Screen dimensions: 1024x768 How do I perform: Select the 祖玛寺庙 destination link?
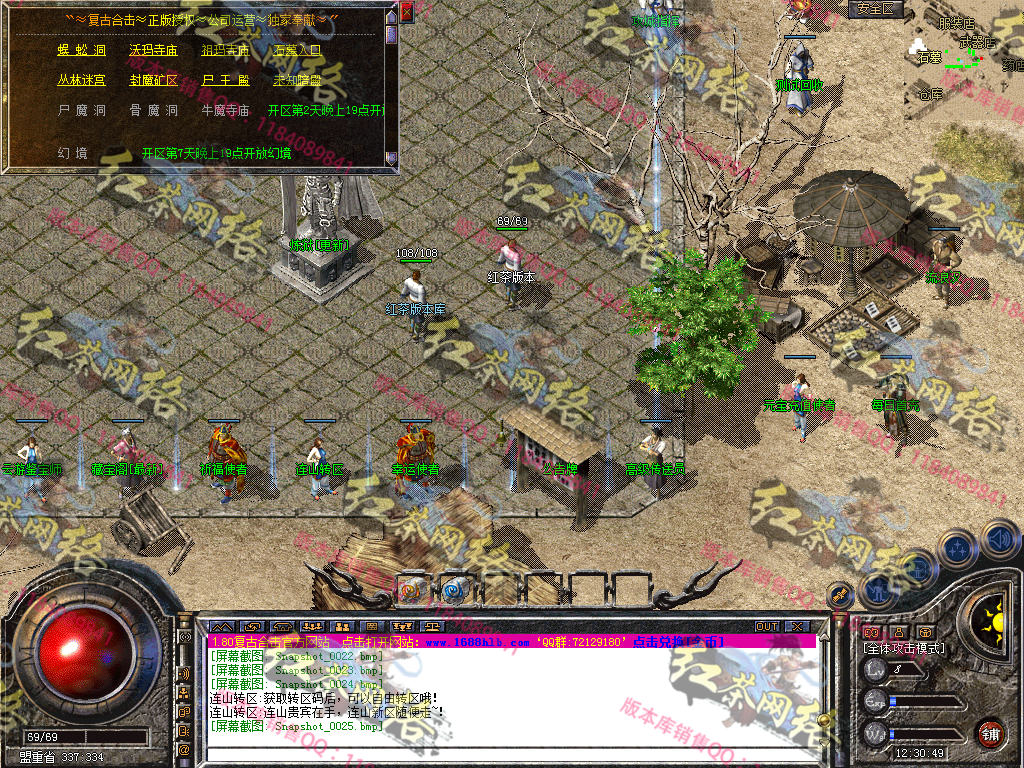pyautogui.click(x=225, y=49)
